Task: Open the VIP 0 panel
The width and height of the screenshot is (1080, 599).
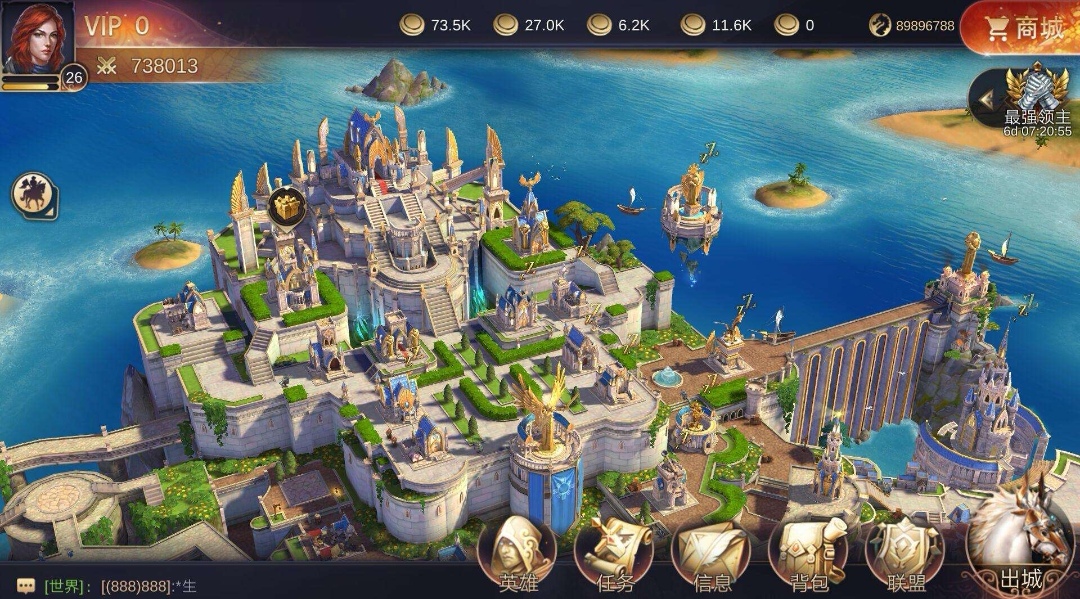Action: click(116, 26)
